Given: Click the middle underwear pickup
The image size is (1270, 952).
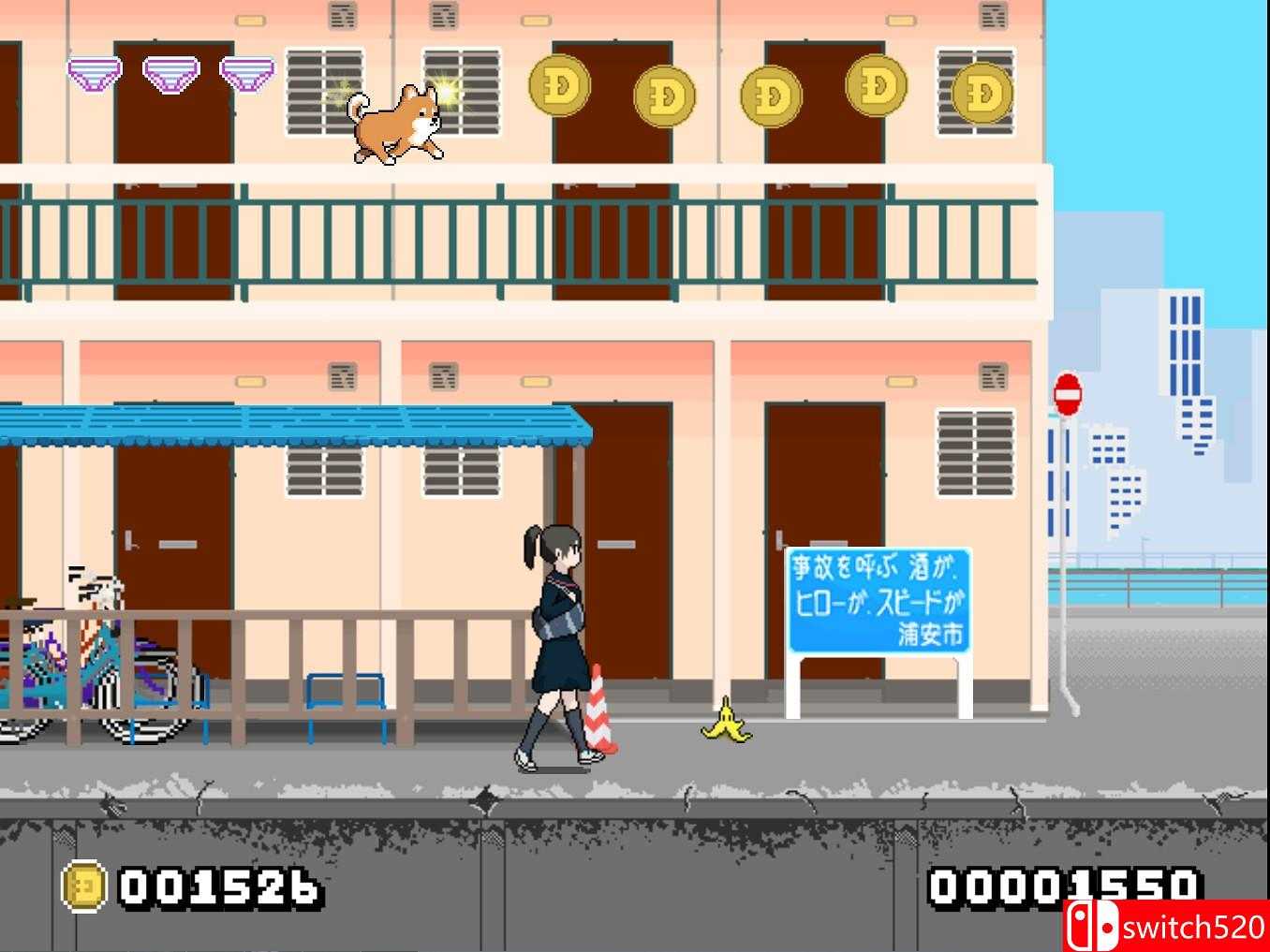Looking at the screenshot, I should tap(170, 73).
